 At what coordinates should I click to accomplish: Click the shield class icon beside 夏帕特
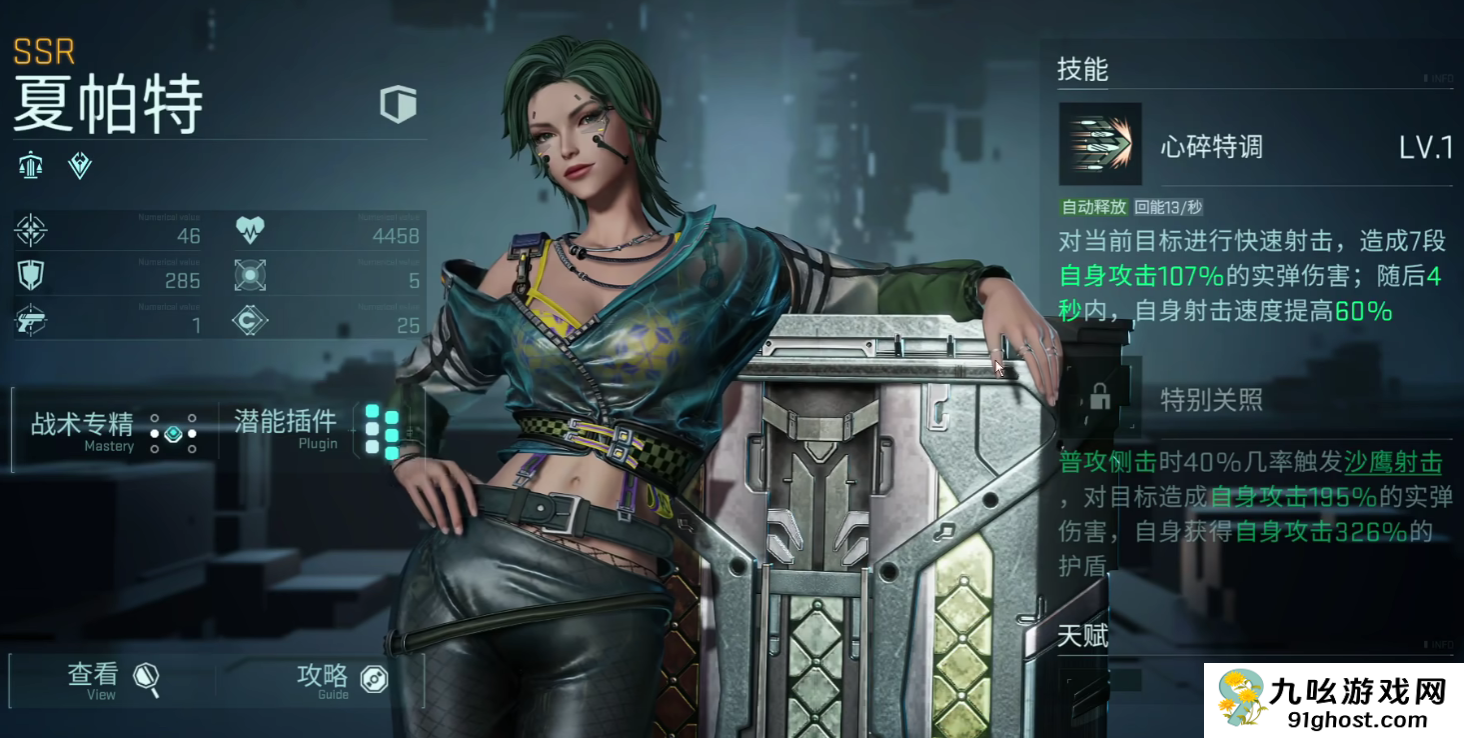coord(398,104)
